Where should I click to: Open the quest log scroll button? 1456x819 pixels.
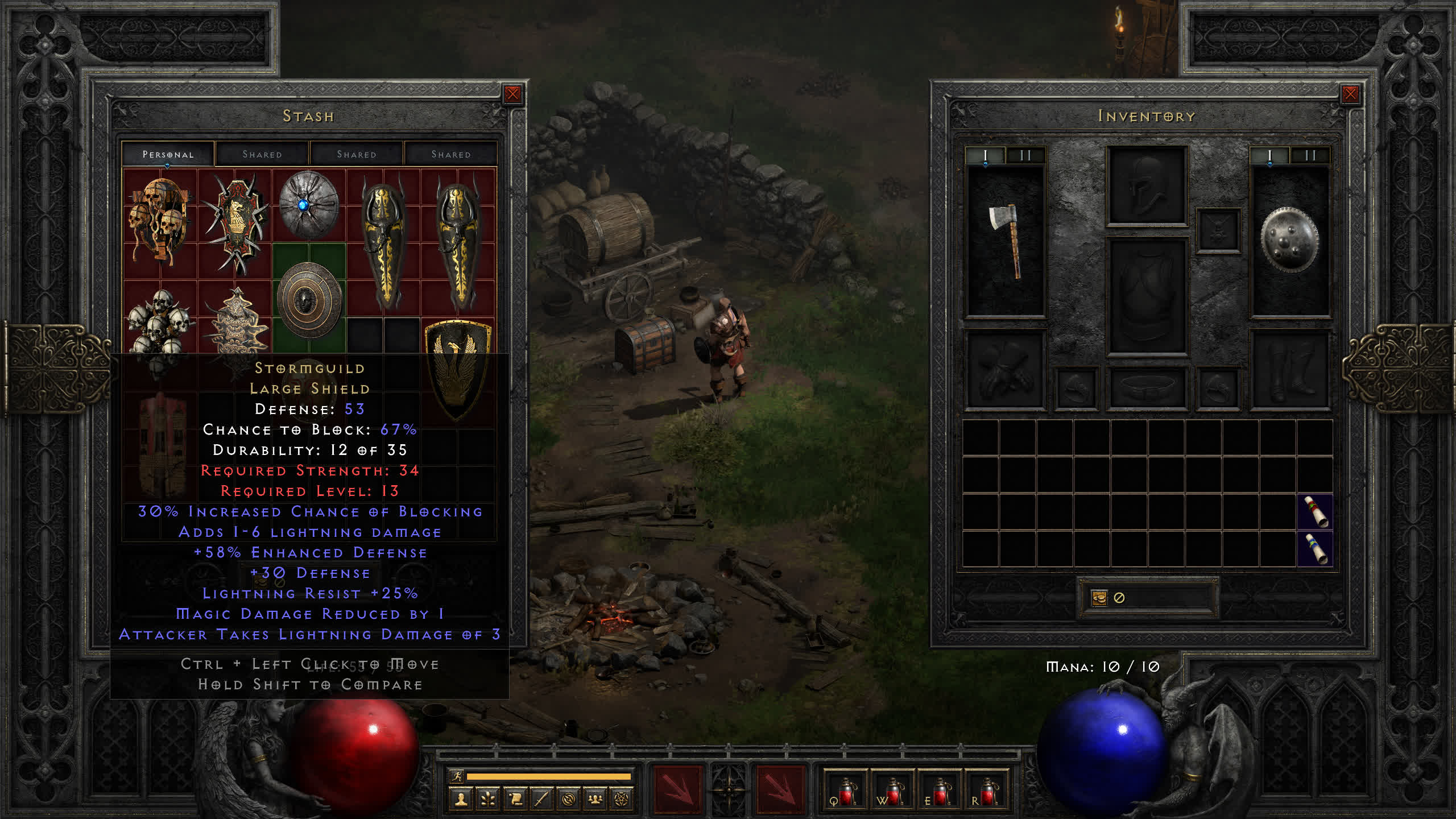[x=515, y=800]
